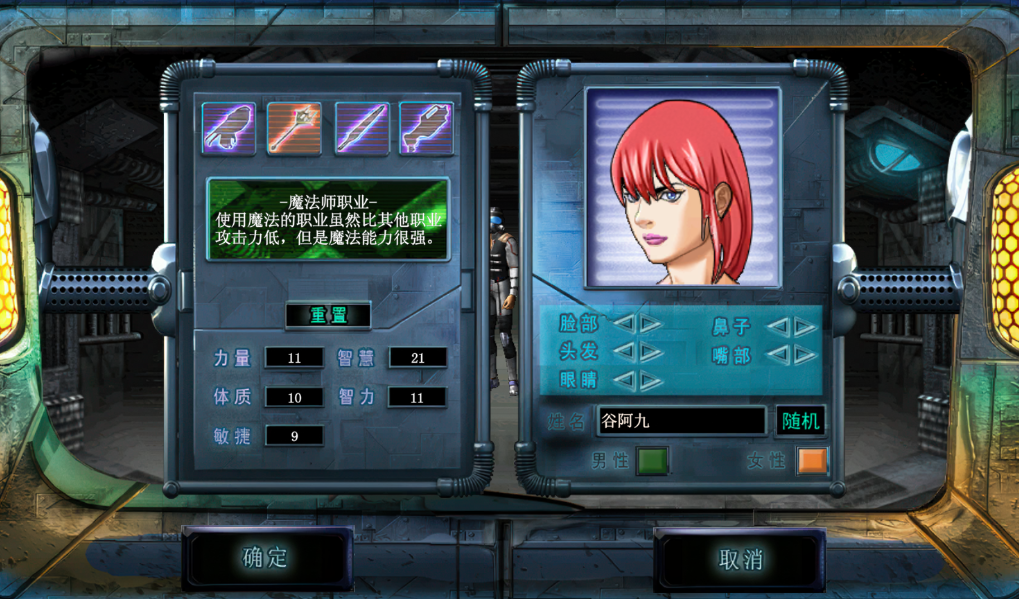The height and width of the screenshot is (599, 1019).
Task: Select the spear class icon
Action: click(x=361, y=128)
